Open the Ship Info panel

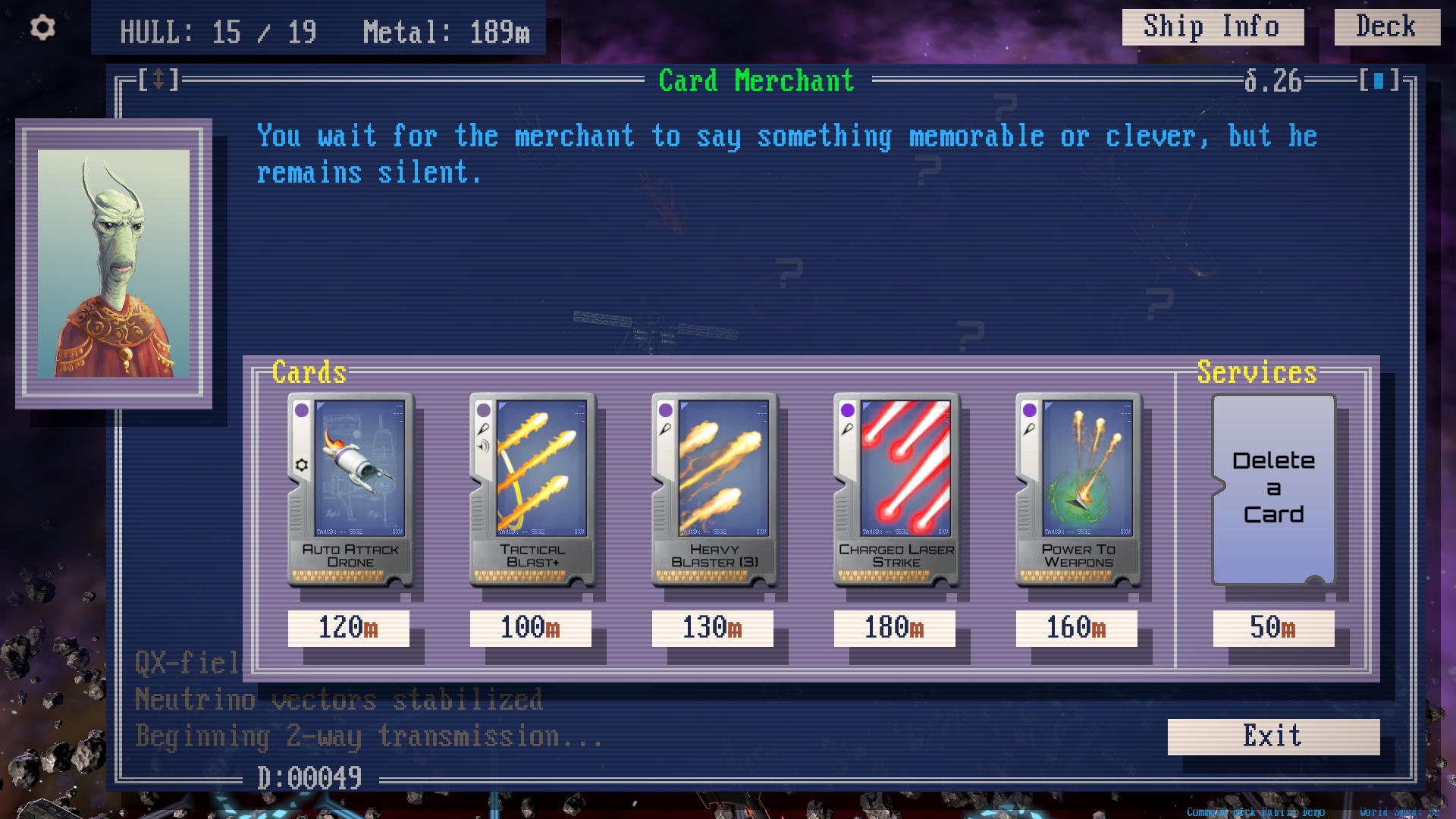click(x=1212, y=27)
